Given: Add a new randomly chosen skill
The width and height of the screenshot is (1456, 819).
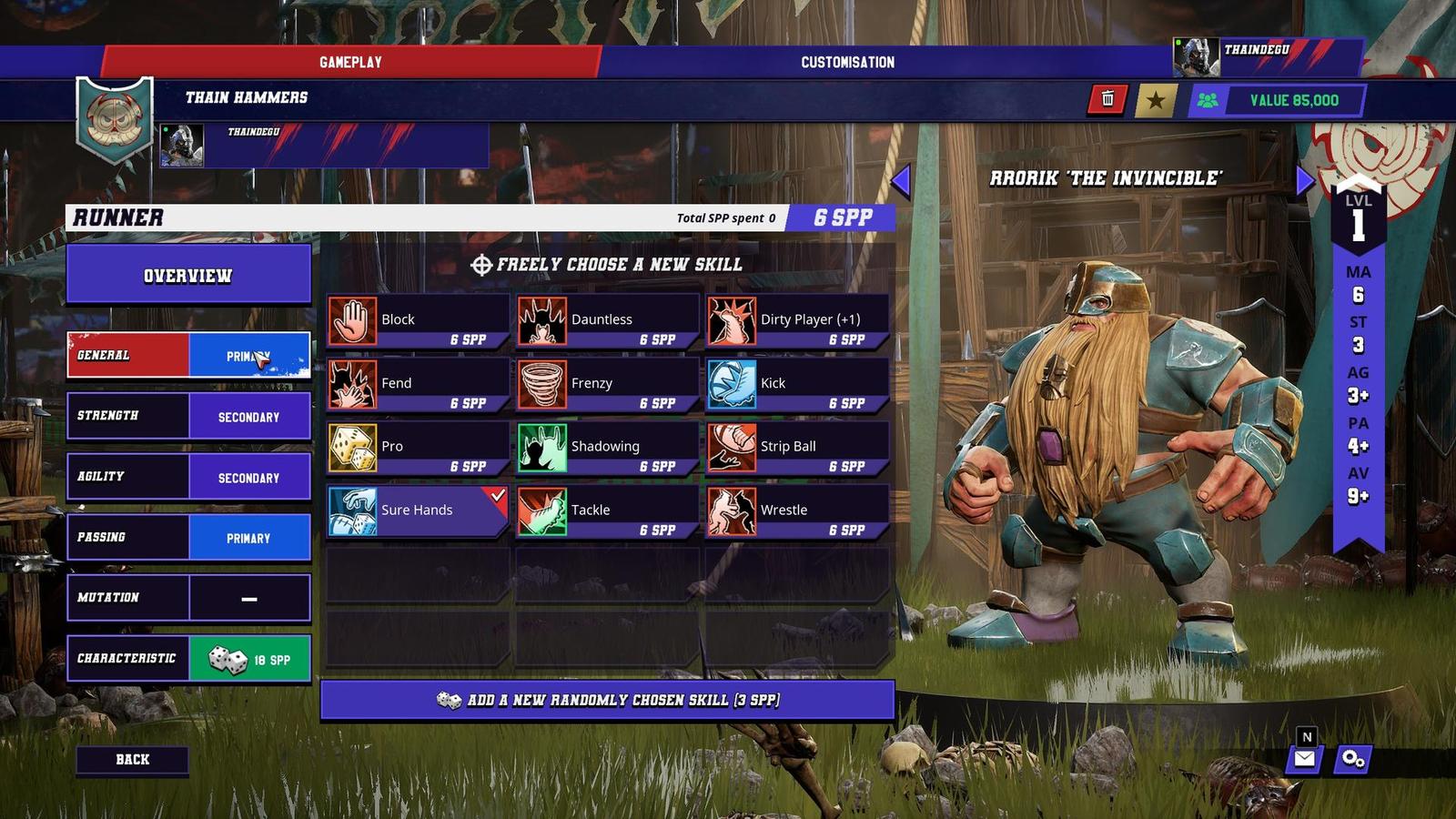Looking at the screenshot, I should coord(608,701).
